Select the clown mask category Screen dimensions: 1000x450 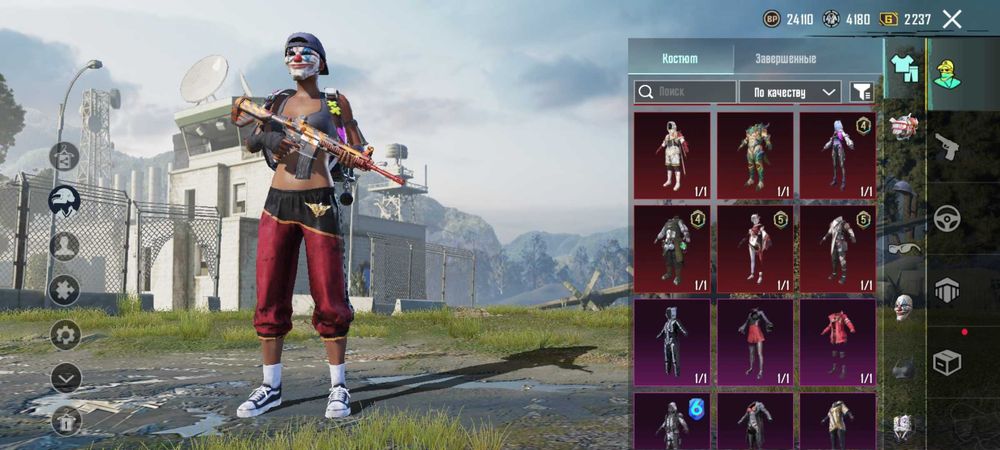tap(903, 307)
